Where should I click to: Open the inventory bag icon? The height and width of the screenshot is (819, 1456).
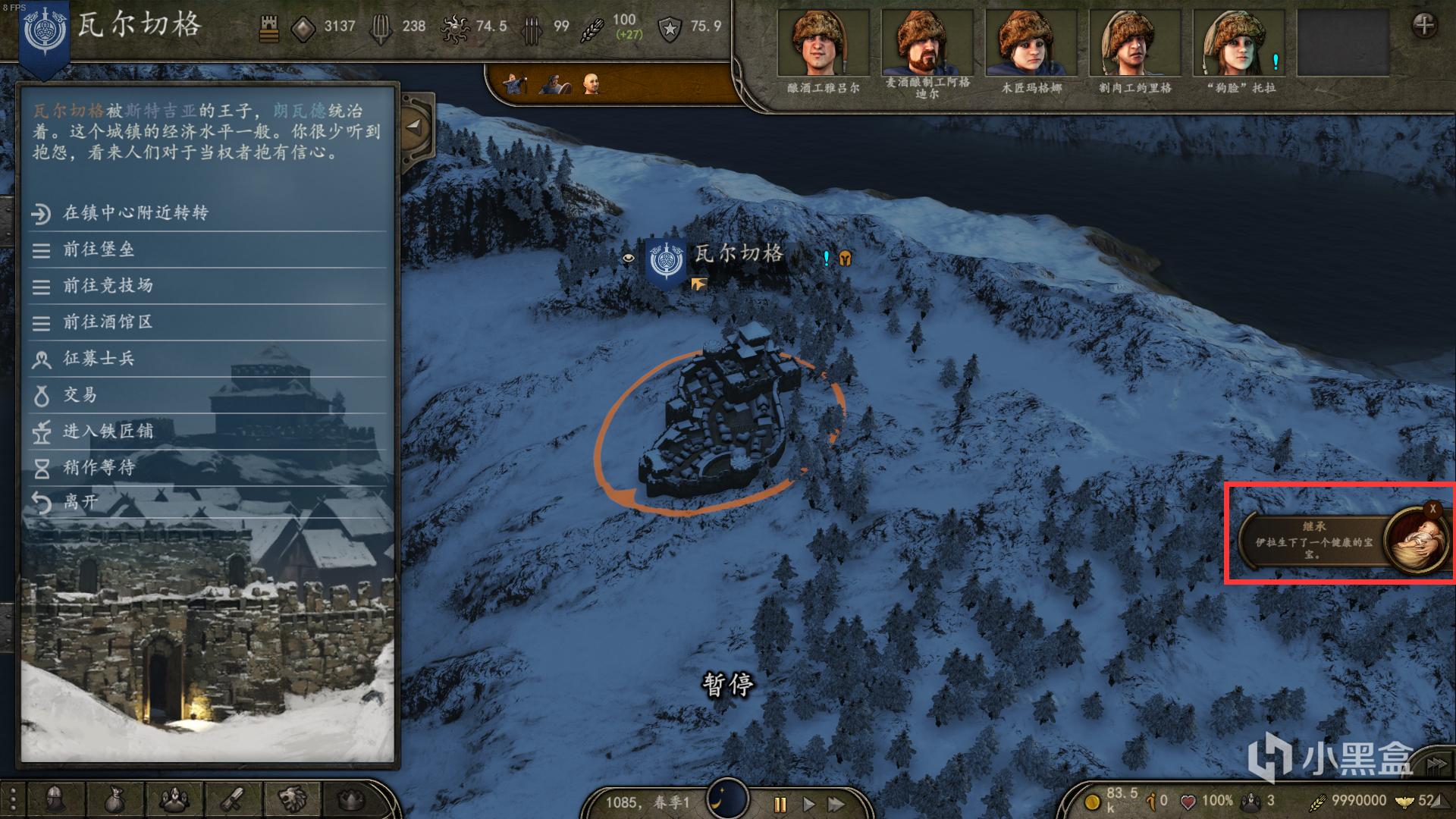tap(114, 800)
